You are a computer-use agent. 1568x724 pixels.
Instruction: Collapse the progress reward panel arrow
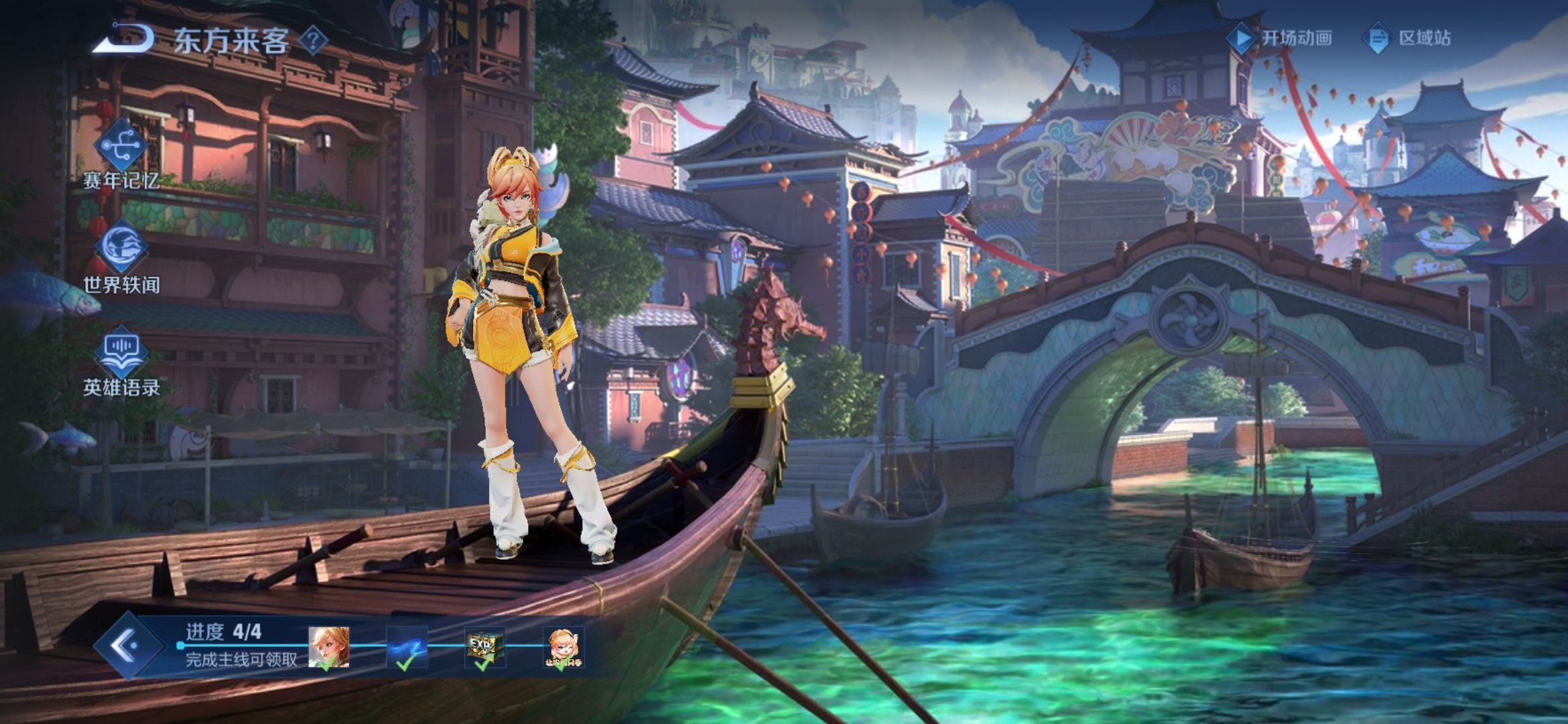[x=126, y=646]
